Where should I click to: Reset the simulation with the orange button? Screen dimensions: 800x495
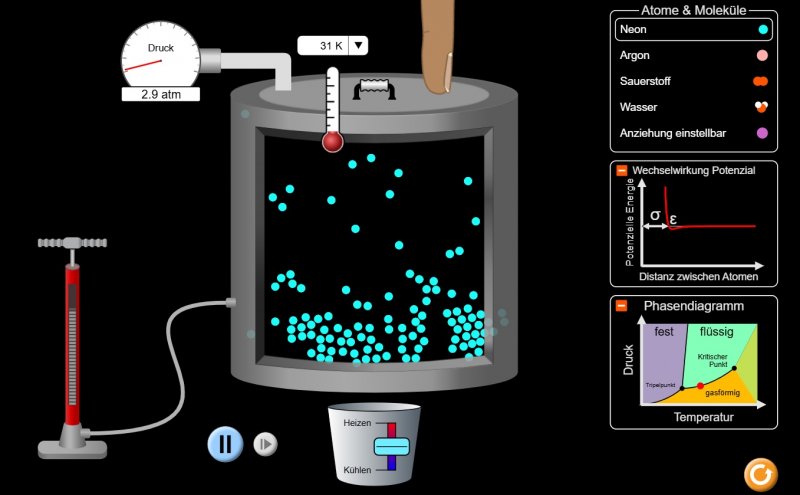click(x=761, y=473)
